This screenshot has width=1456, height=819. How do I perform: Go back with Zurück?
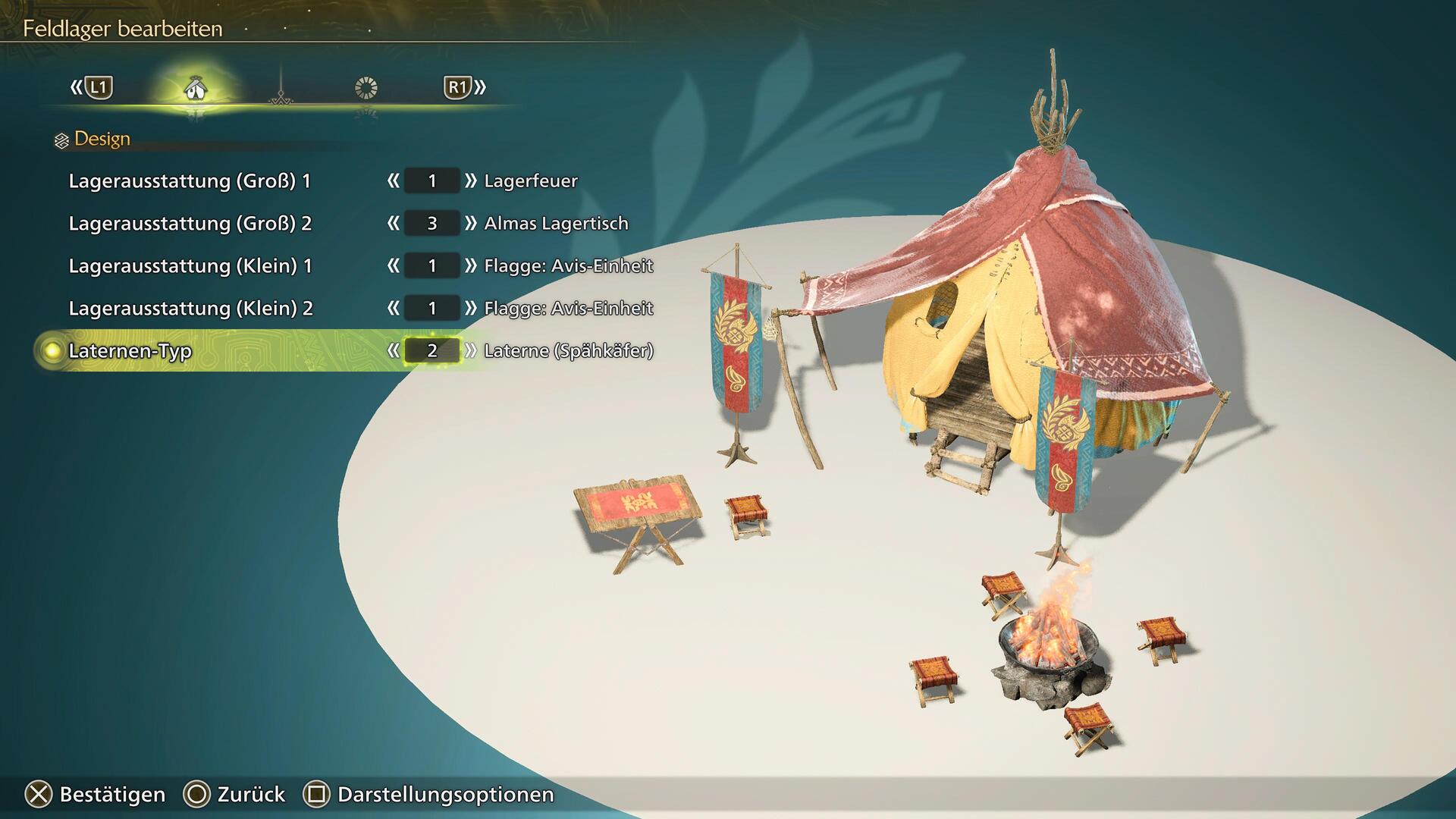[234, 795]
